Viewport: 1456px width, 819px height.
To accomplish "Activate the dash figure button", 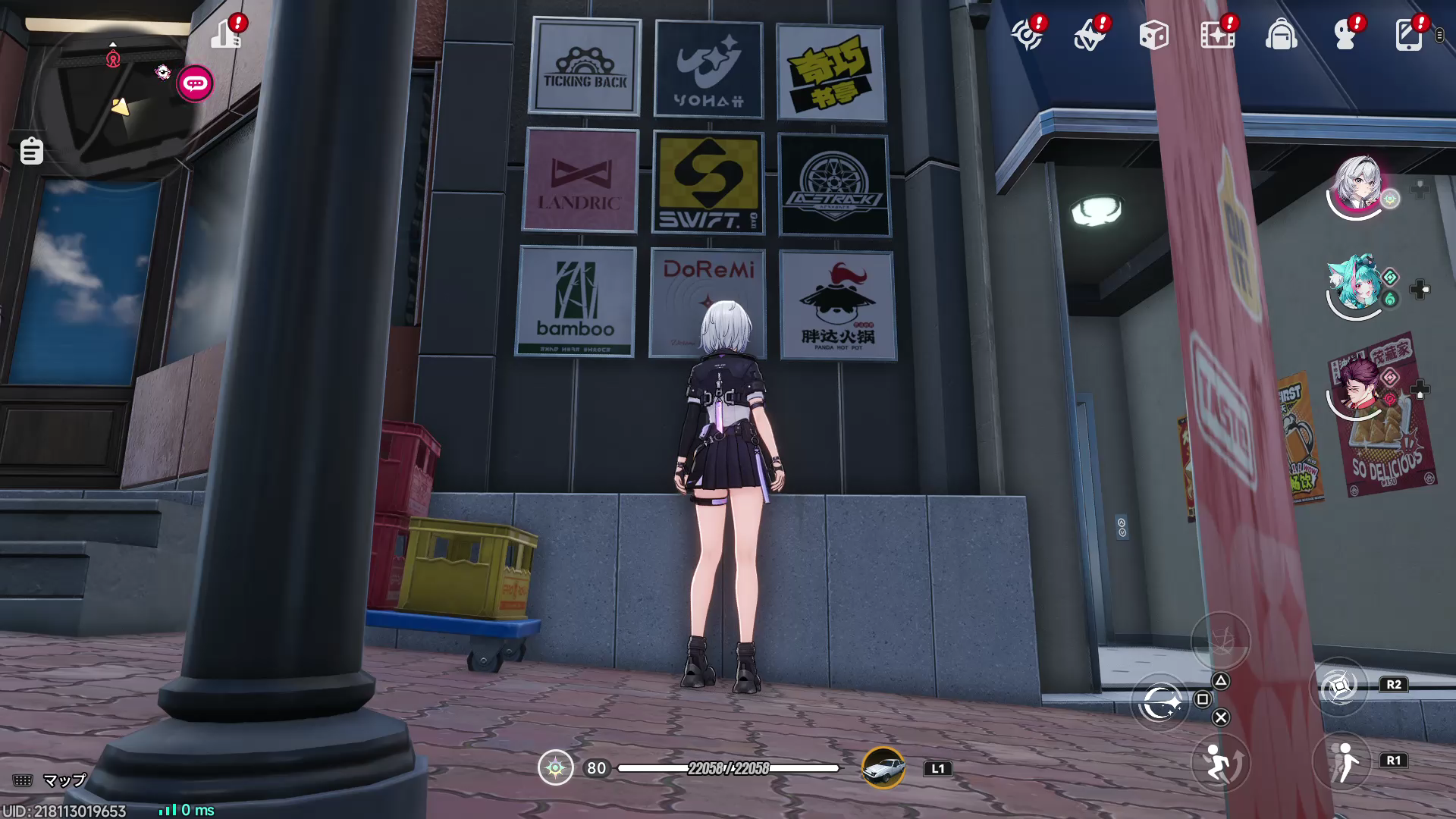I will [1343, 761].
